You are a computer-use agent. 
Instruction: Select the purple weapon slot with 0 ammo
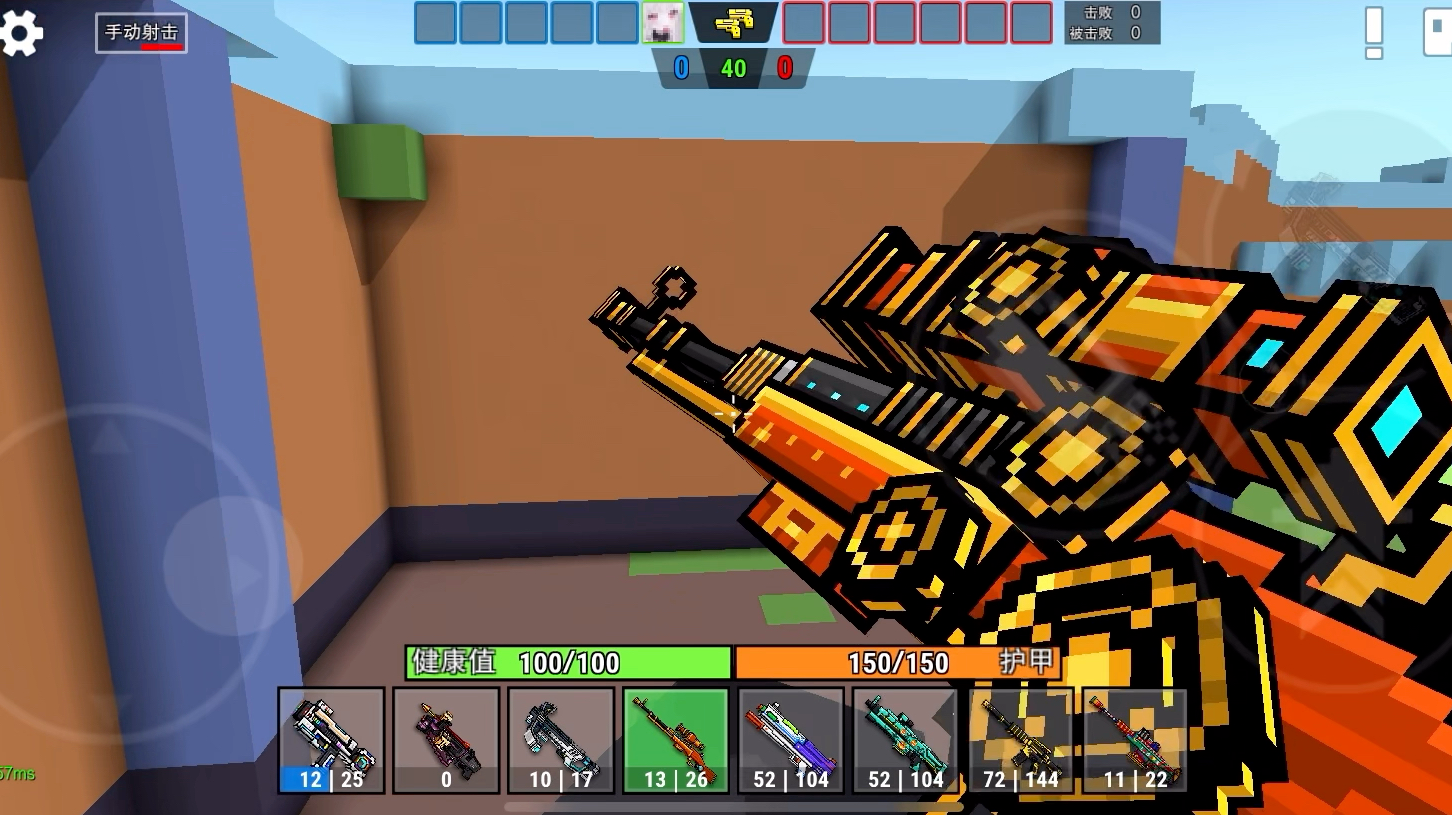pos(446,740)
